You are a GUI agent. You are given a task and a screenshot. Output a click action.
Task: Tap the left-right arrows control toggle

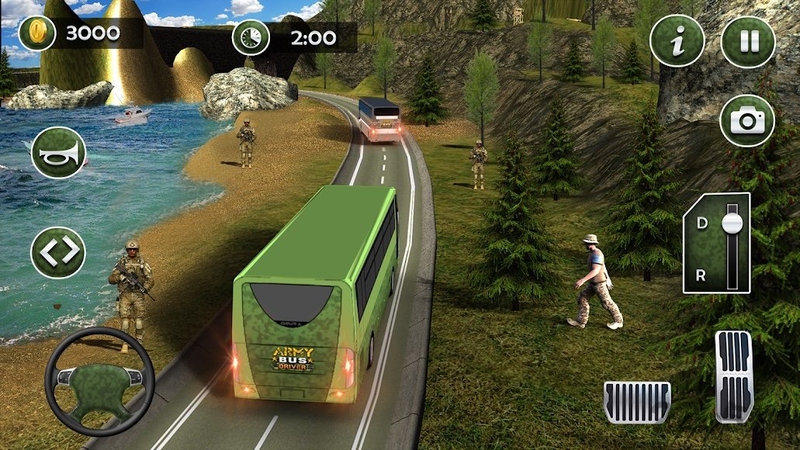pyautogui.click(x=58, y=252)
